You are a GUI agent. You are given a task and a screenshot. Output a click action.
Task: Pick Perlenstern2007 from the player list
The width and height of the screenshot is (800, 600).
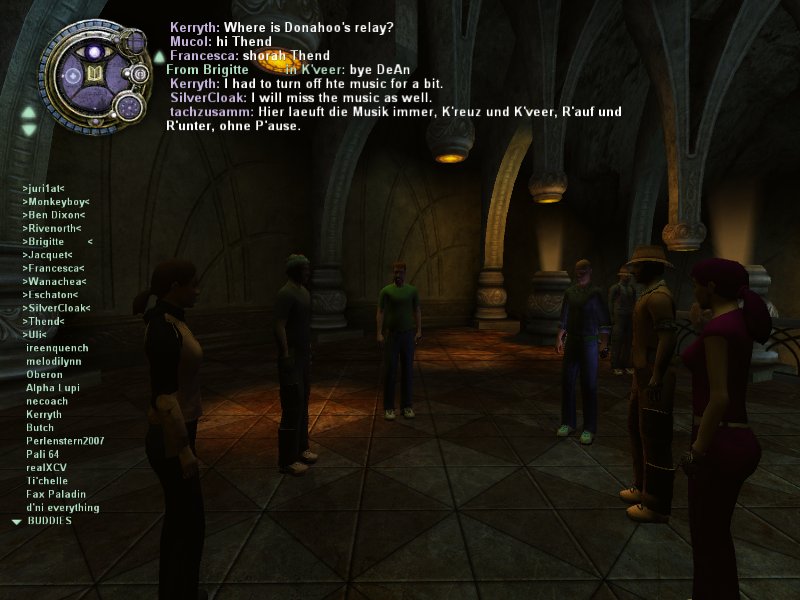pos(65,441)
